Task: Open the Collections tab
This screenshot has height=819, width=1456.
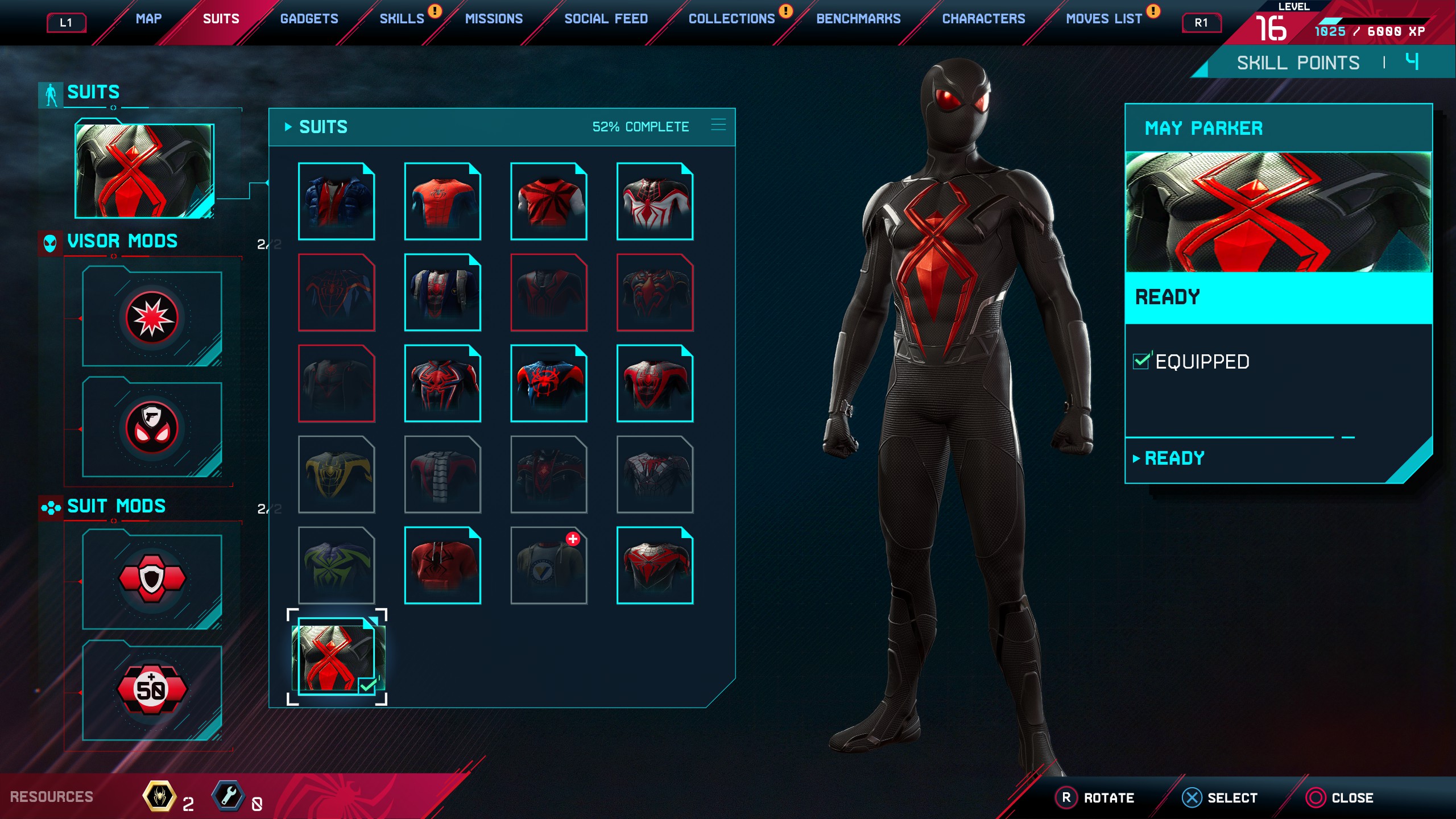Action: click(731, 19)
